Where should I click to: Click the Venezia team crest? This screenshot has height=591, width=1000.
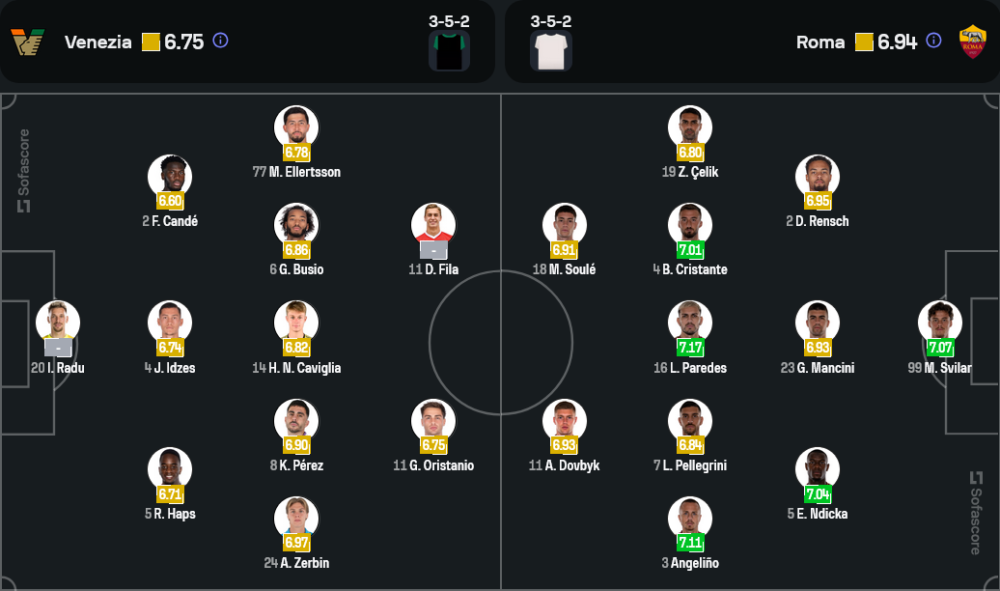[28, 42]
